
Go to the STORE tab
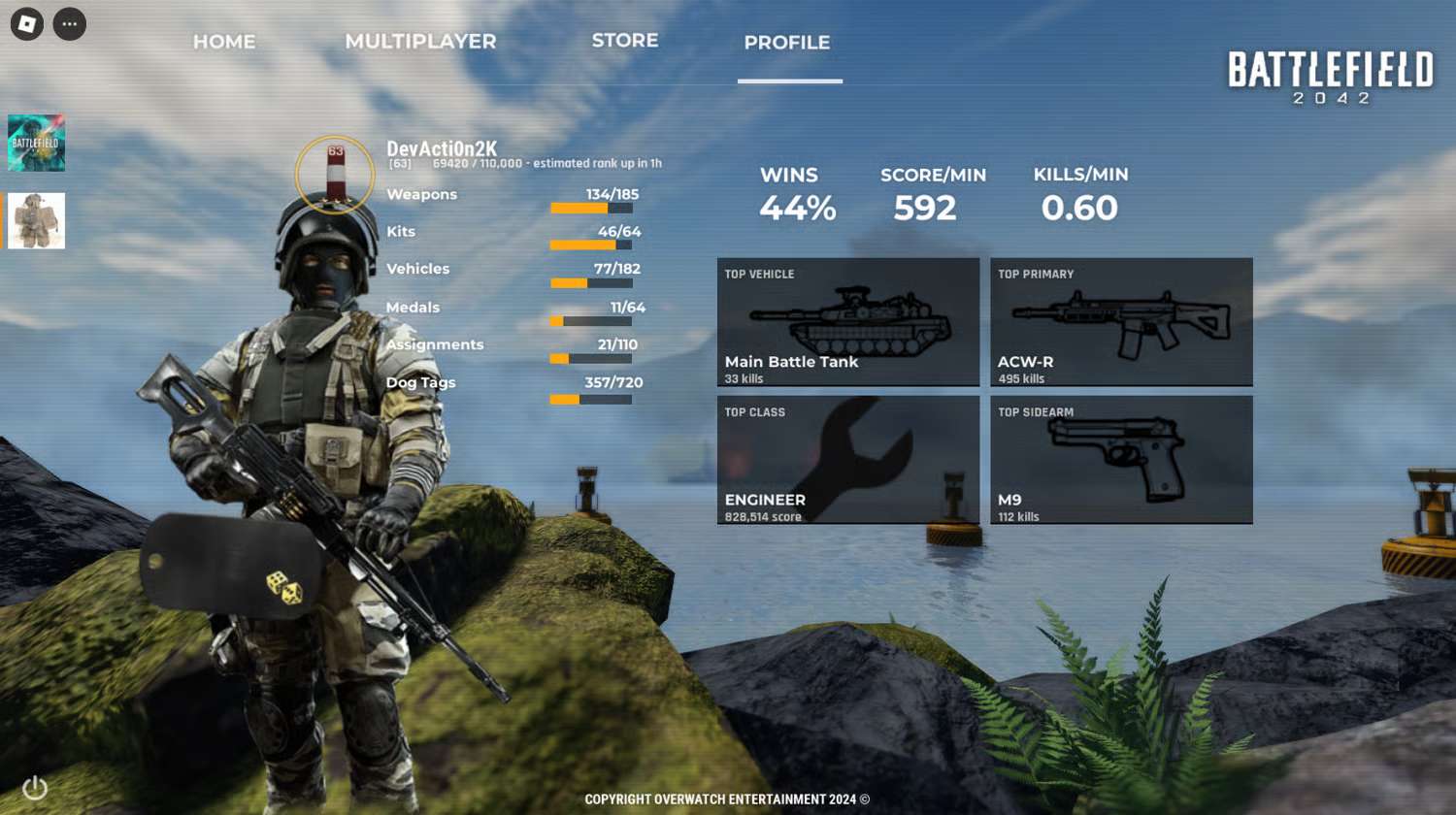pyautogui.click(x=625, y=41)
